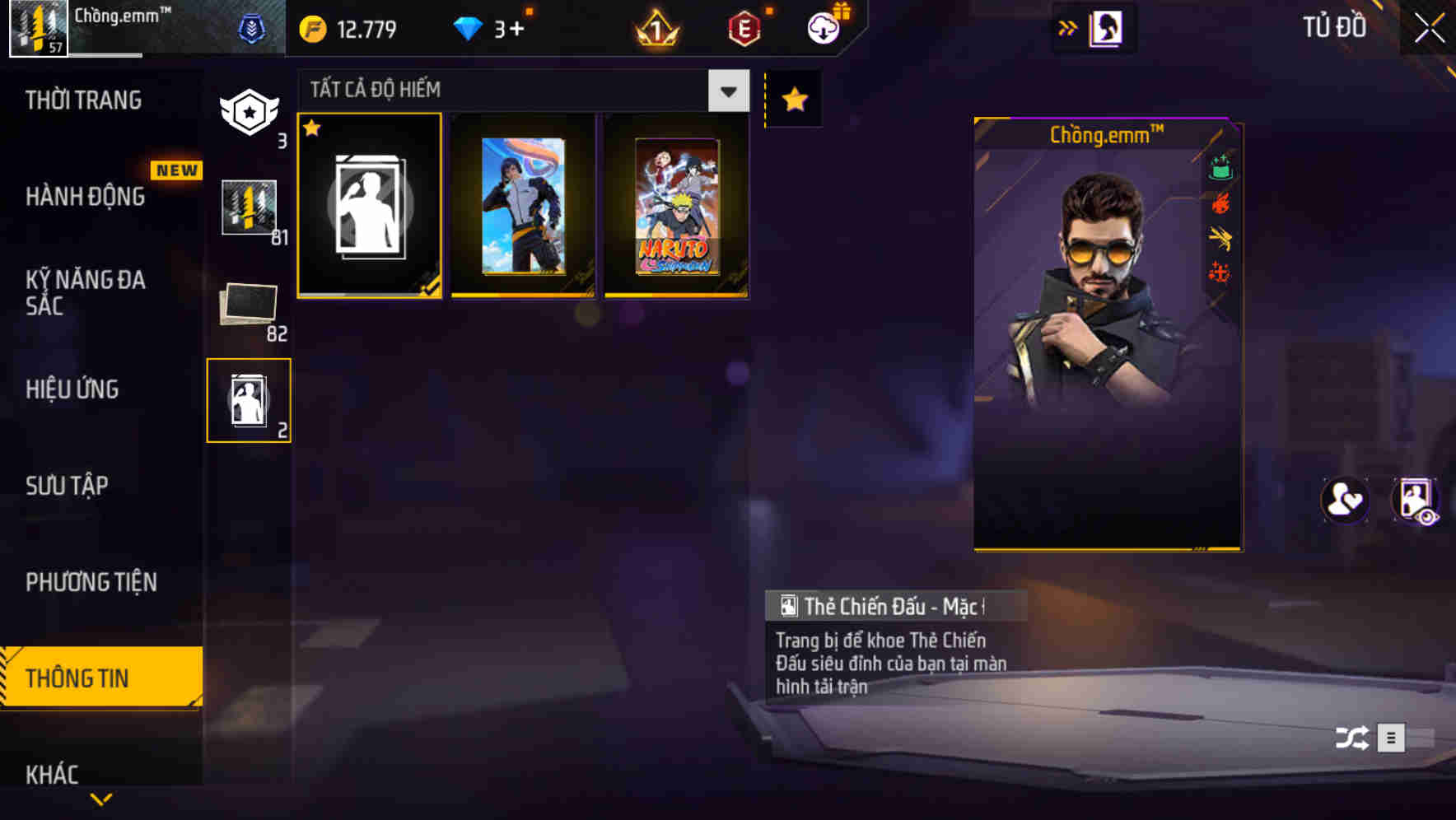
Task: Select the Naruto Shippuden card thumbnail
Action: pyautogui.click(x=675, y=206)
